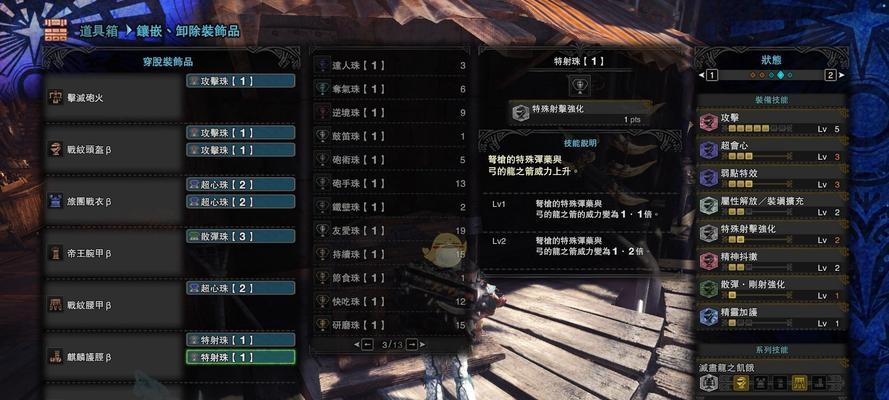Pick 鐵壁珠【1】 from the jewel list
889x400 pixels.
tap(392, 207)
